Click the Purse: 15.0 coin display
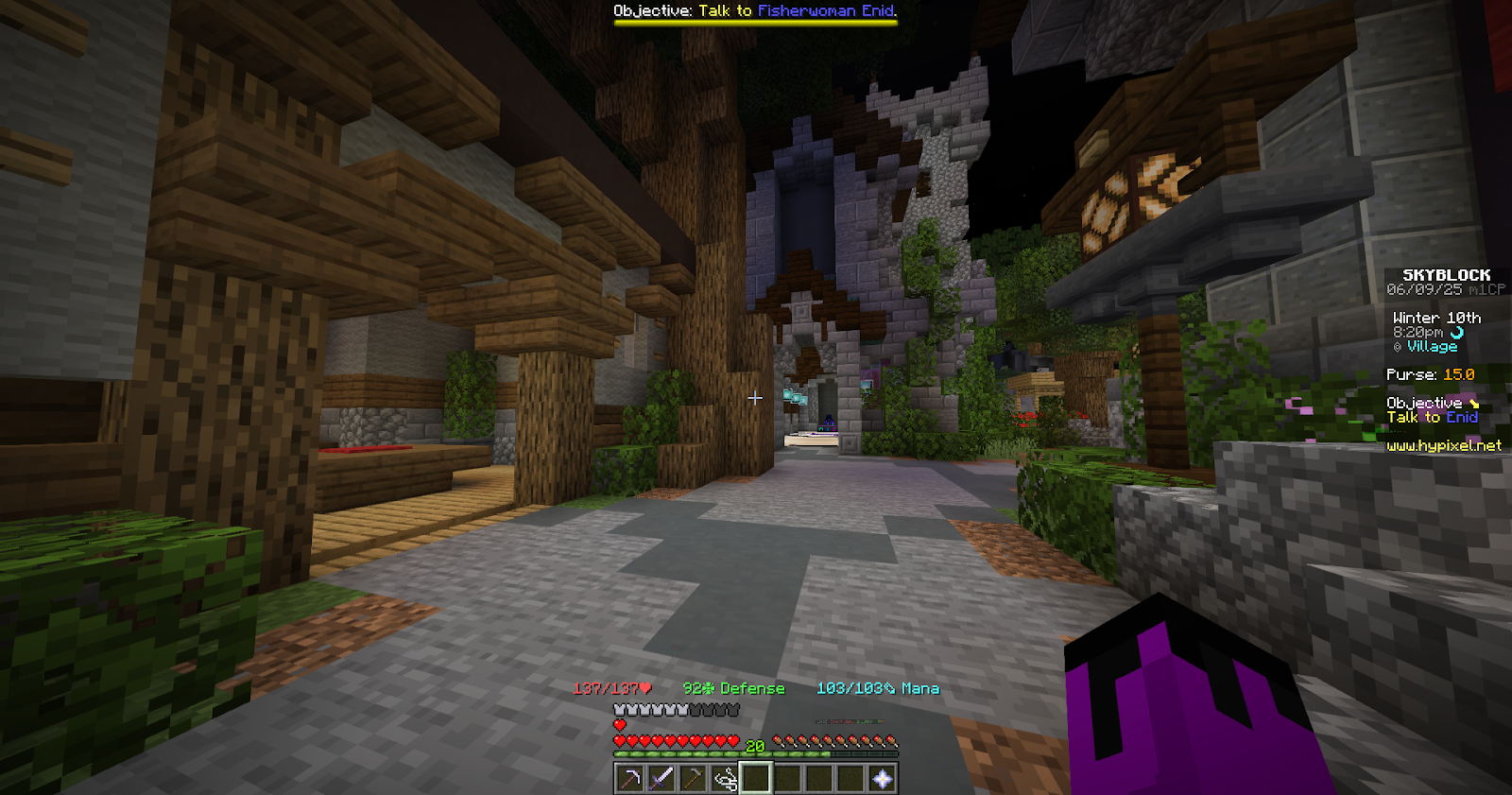Viewport: 1512px width, 795px height. (x=1430, y=374)
